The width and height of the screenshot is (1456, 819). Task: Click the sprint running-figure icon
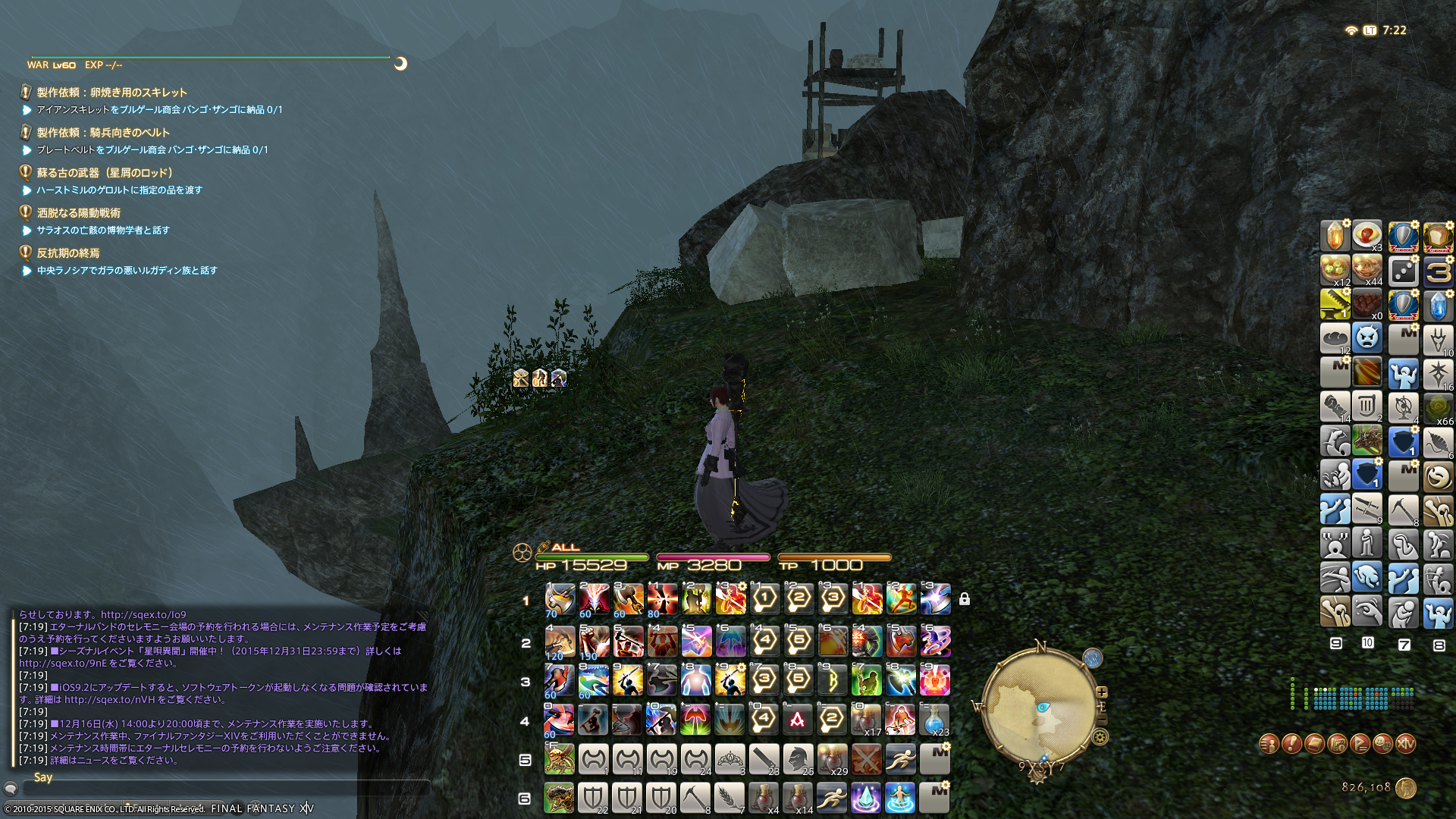(x=900, y=758)
